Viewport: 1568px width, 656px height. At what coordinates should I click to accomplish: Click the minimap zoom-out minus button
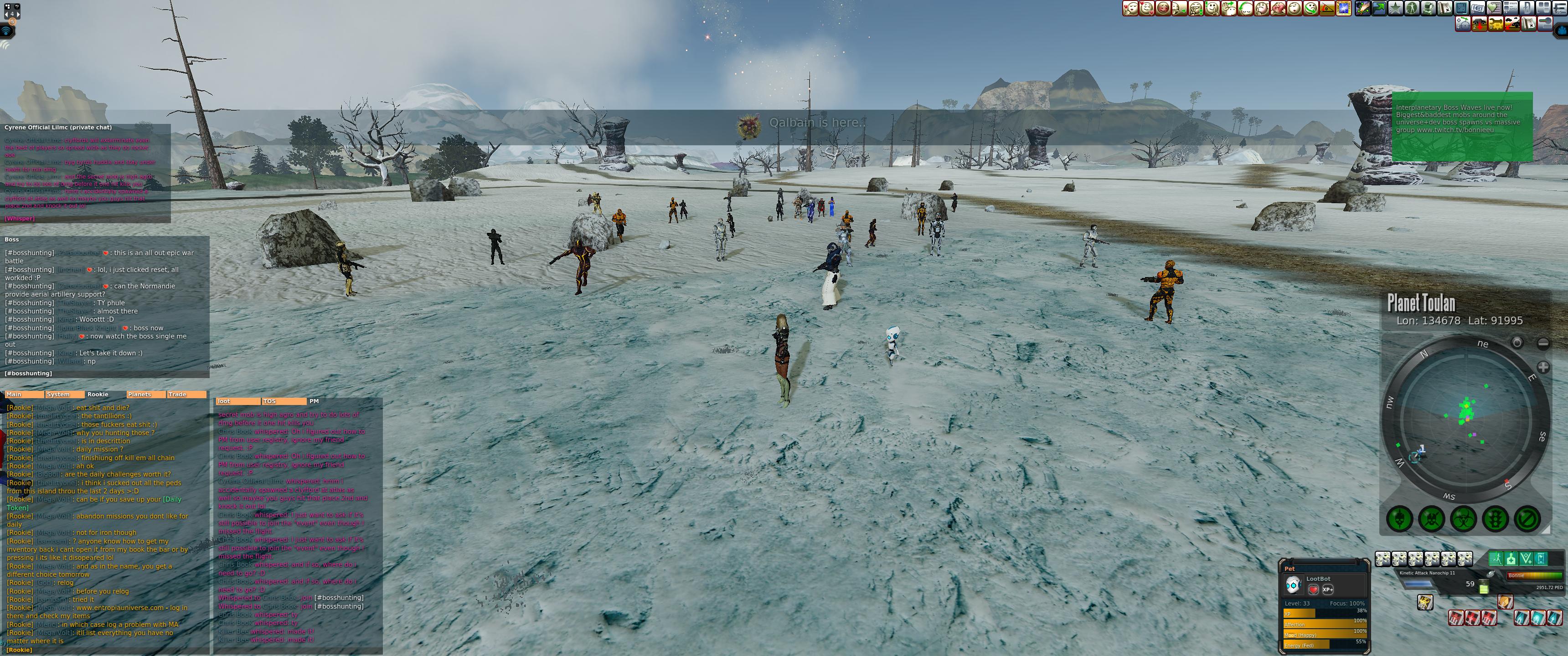click(1542, 343)
